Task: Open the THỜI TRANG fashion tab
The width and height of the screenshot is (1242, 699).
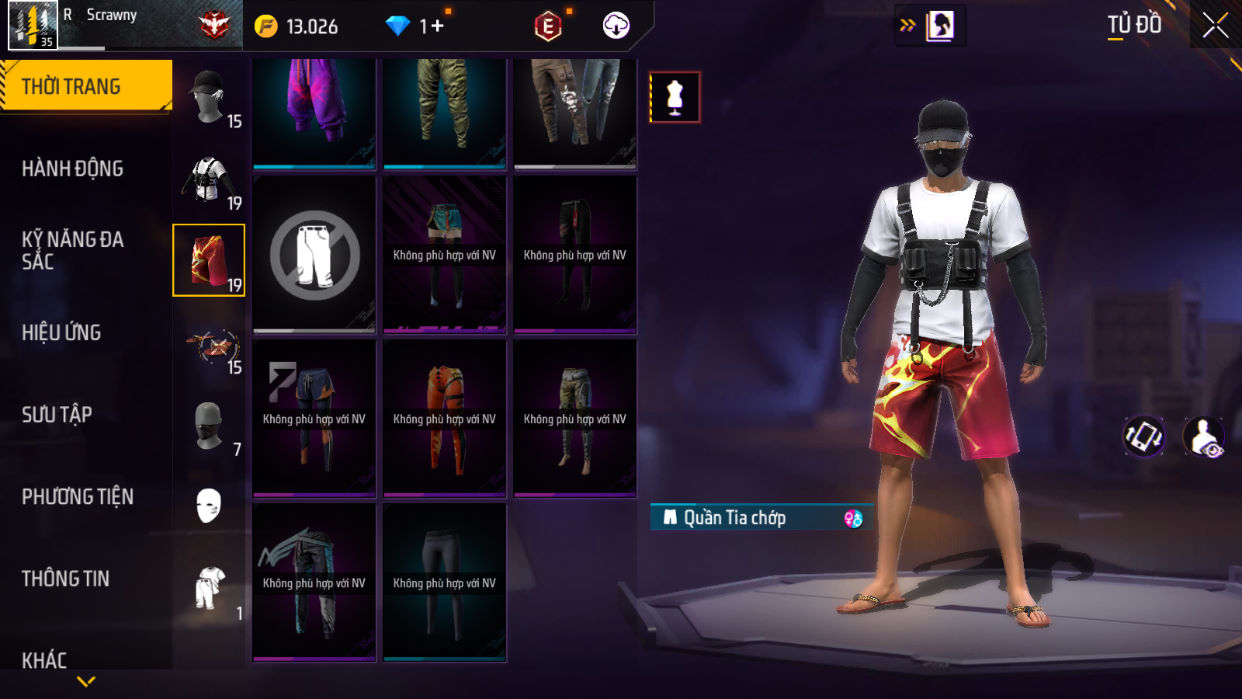Action: [x=85, y=87]
